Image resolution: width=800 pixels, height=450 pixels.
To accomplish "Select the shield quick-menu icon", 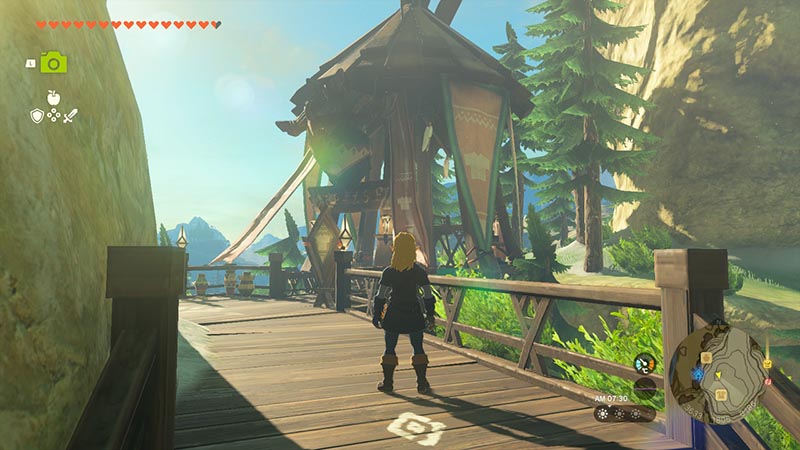I will [x=37, y=116].
